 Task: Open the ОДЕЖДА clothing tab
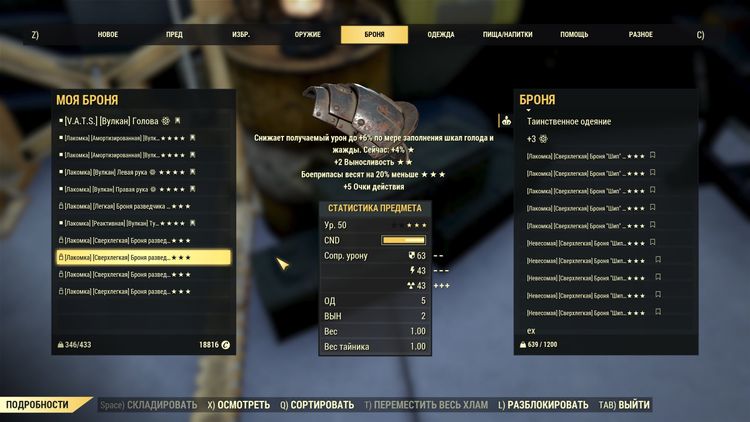point(441,35)
